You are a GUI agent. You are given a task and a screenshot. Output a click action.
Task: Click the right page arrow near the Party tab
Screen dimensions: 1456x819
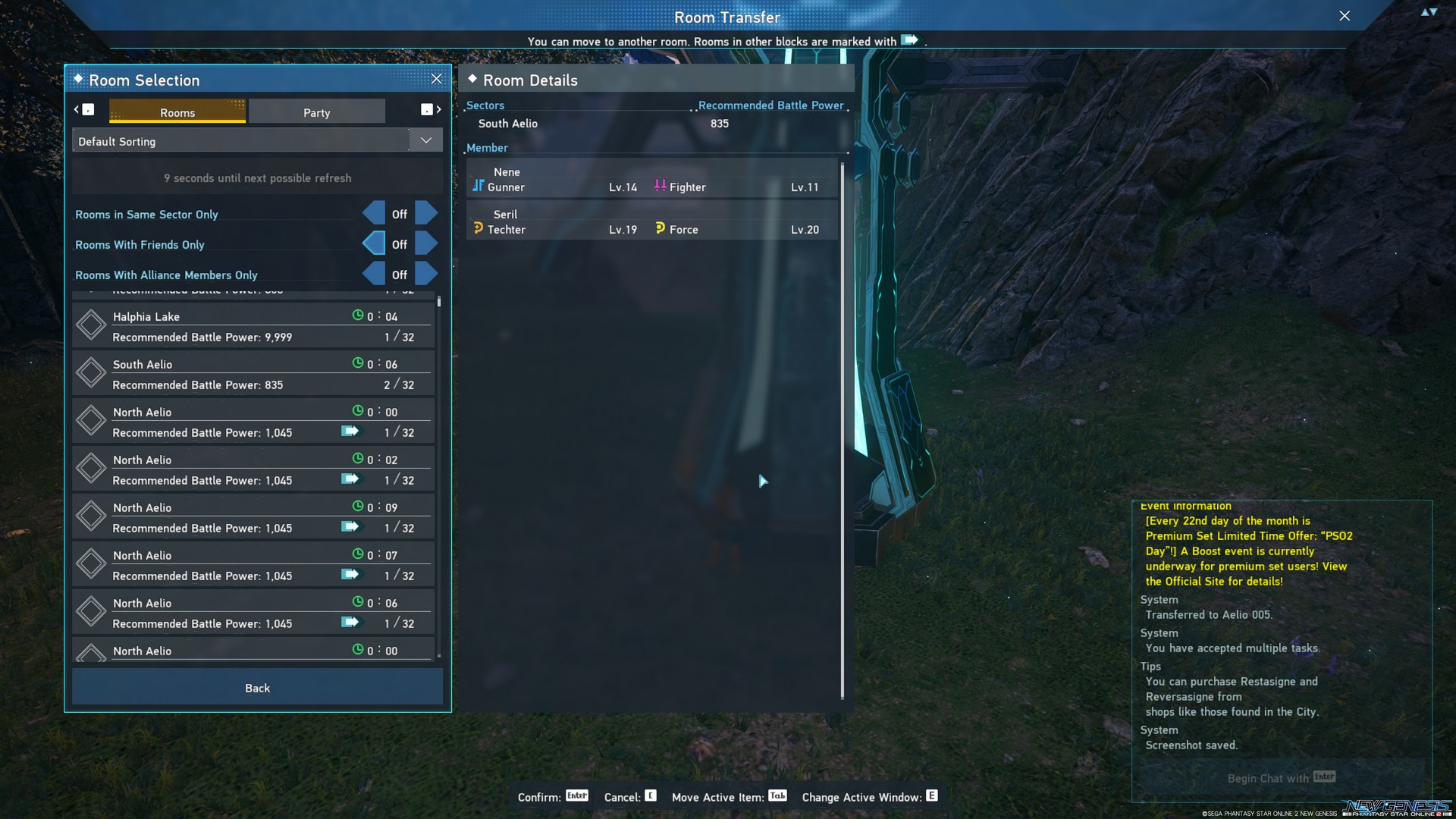[438, 110]
